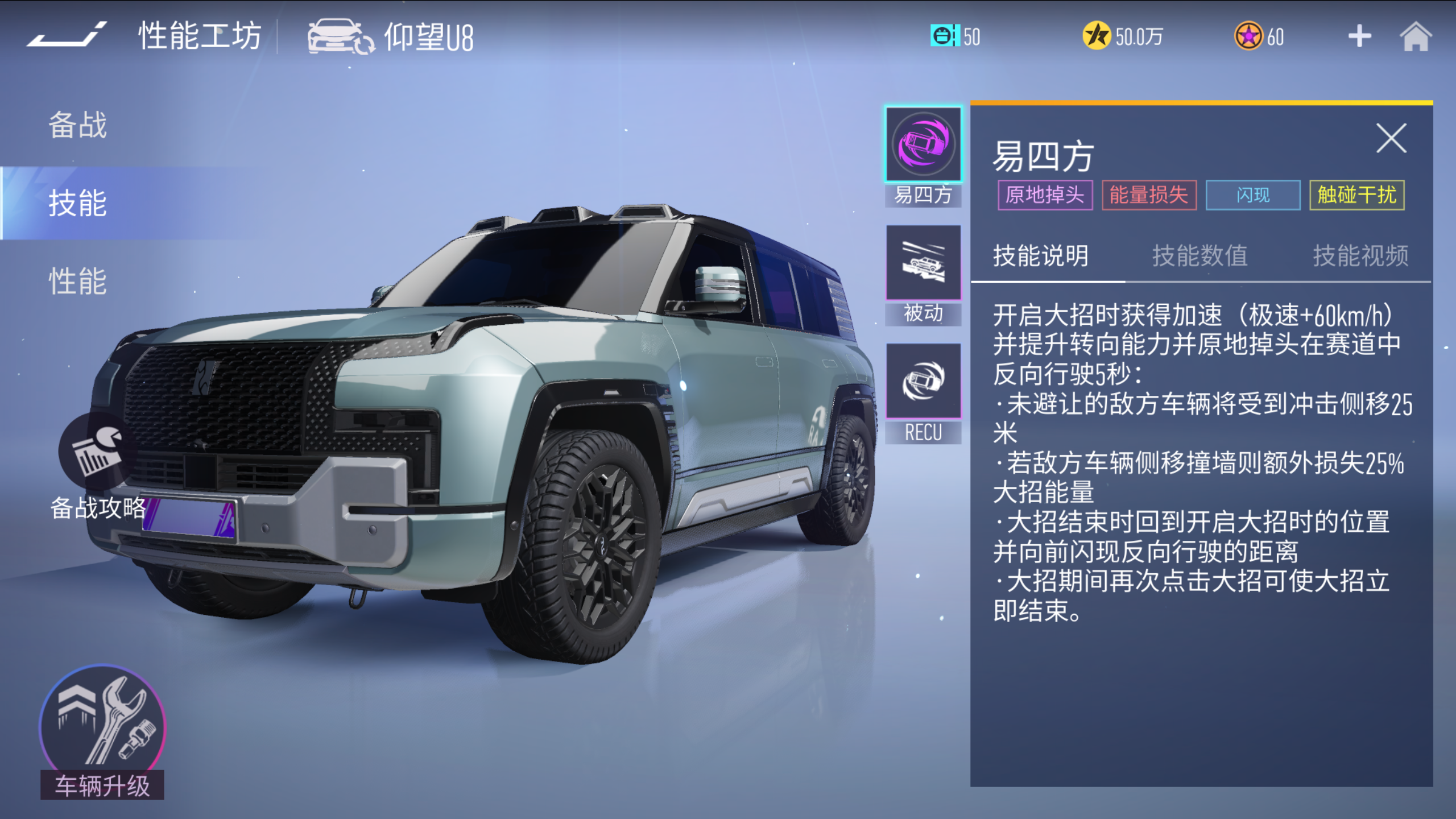1456x819 pixels.
Task: Select the RECU skill icon
Action: pos(923,382)
